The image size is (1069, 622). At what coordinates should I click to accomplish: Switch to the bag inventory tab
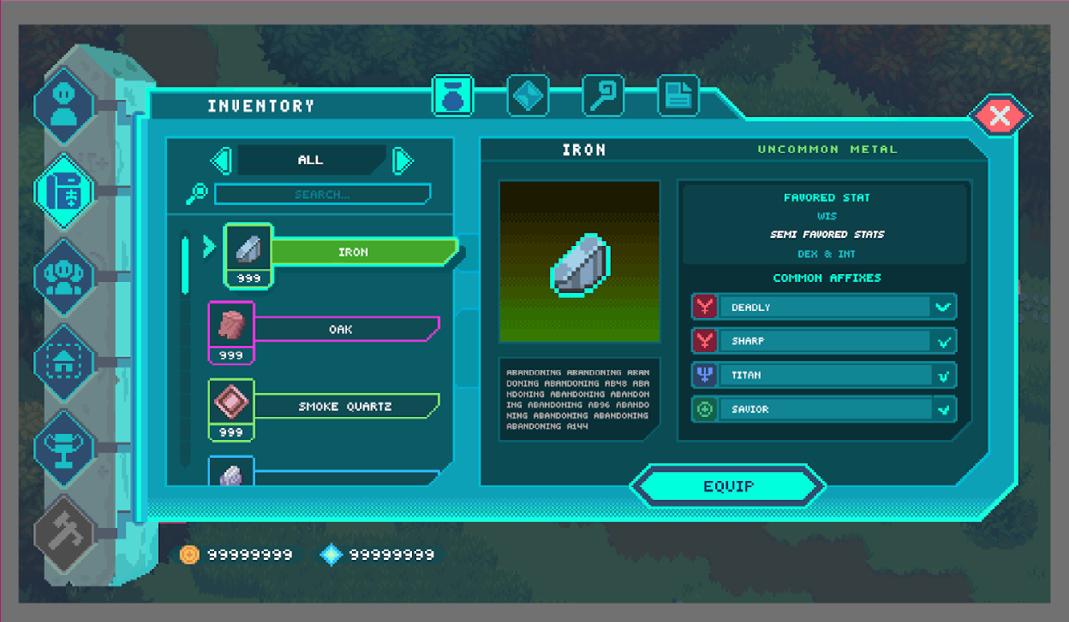452,96
